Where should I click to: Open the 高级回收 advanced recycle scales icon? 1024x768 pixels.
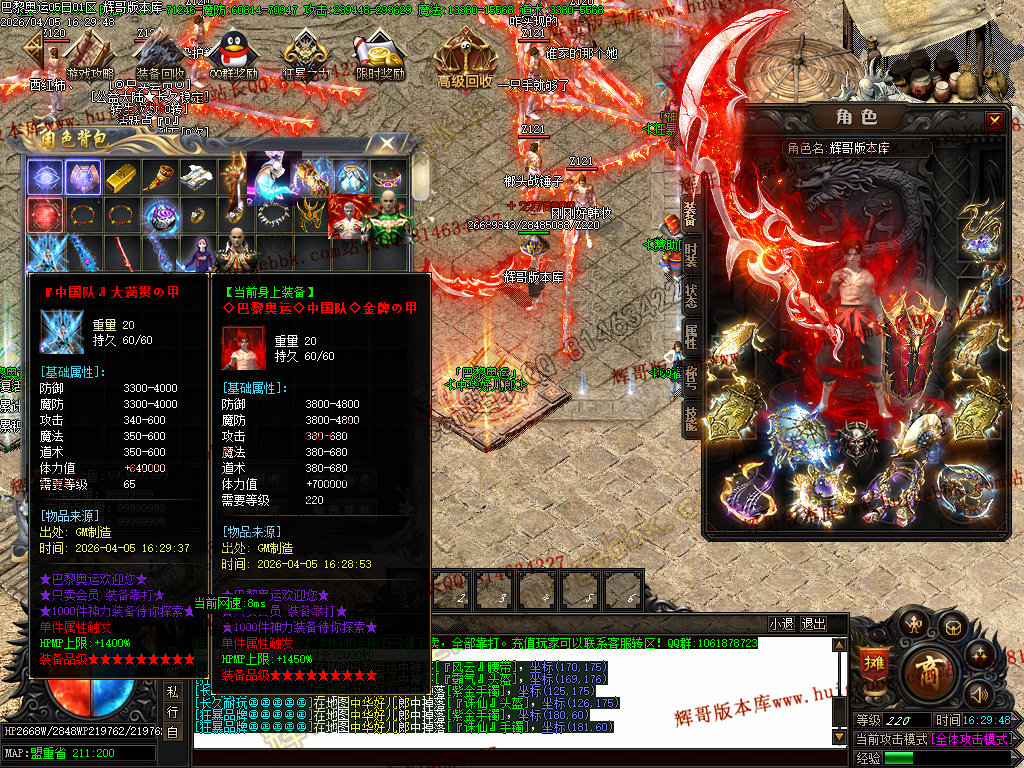[x=465, y=60]
